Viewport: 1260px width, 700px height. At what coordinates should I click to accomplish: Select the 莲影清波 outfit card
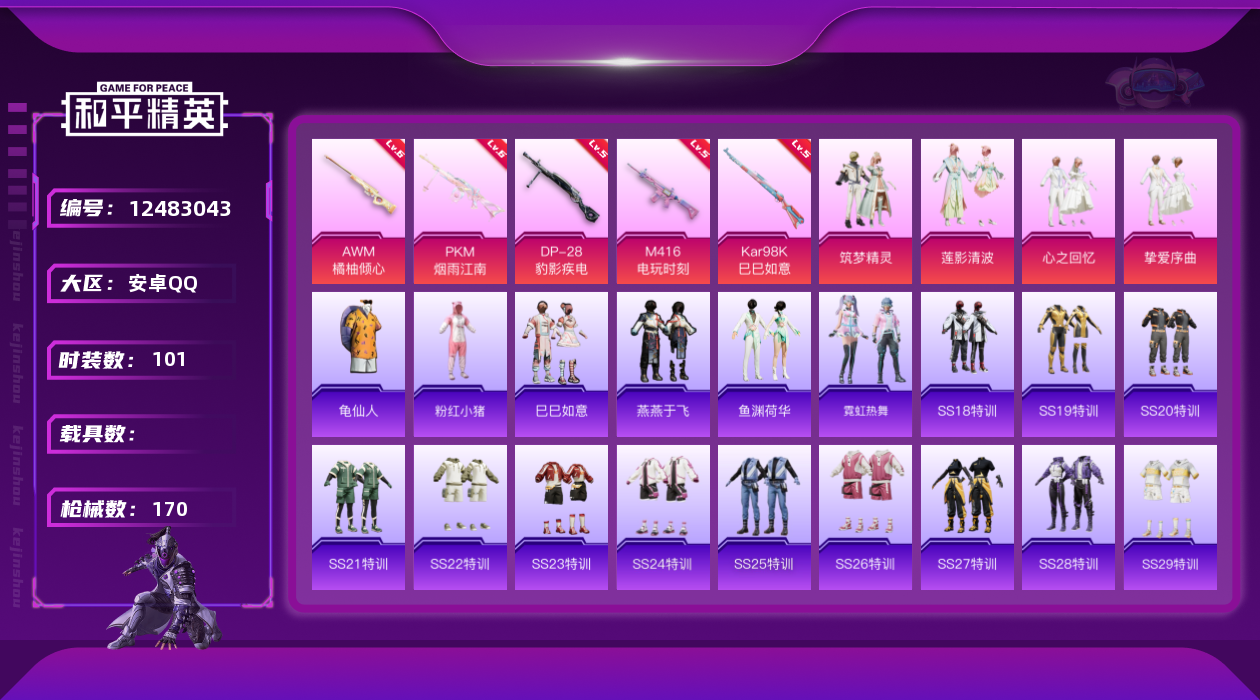967,211
